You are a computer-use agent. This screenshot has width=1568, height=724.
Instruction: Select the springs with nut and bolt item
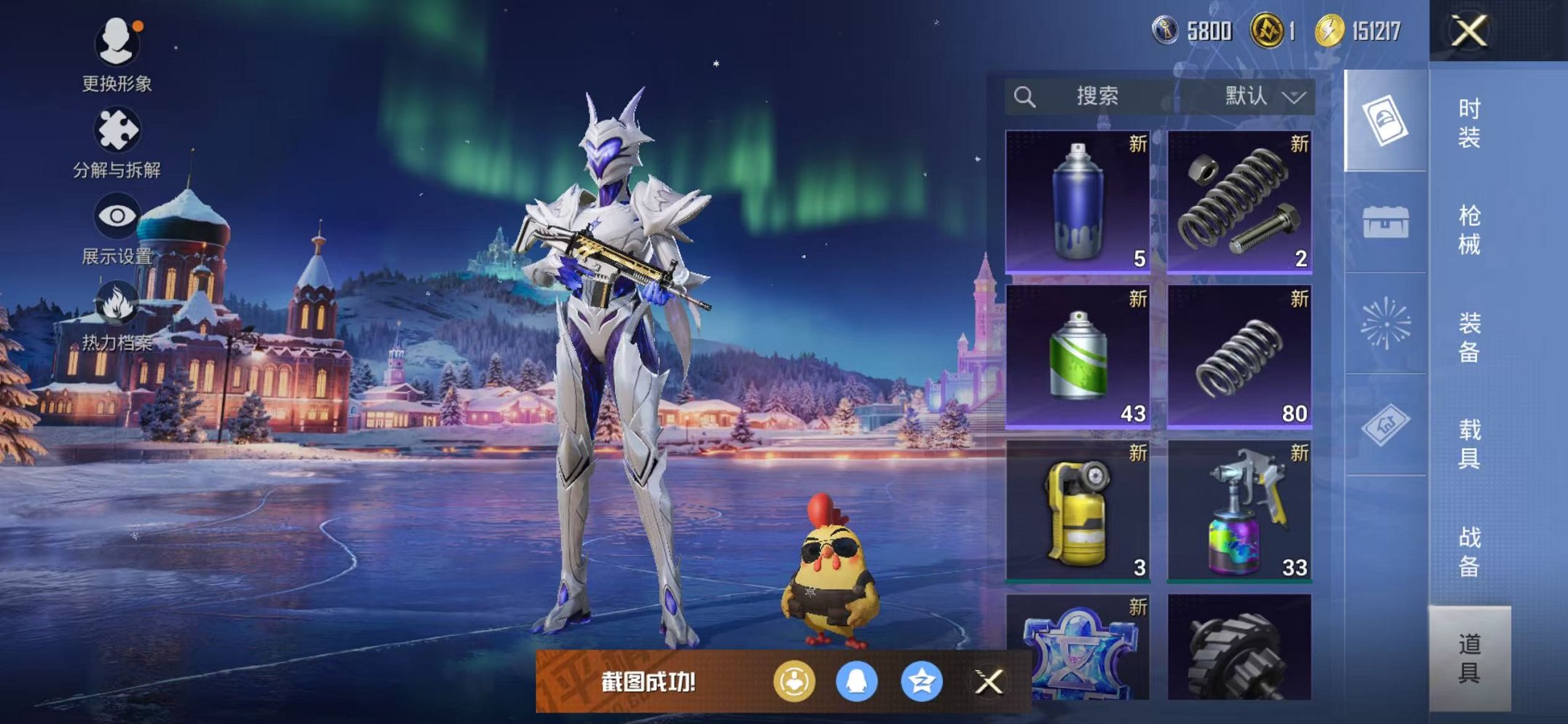[1239, 202]
